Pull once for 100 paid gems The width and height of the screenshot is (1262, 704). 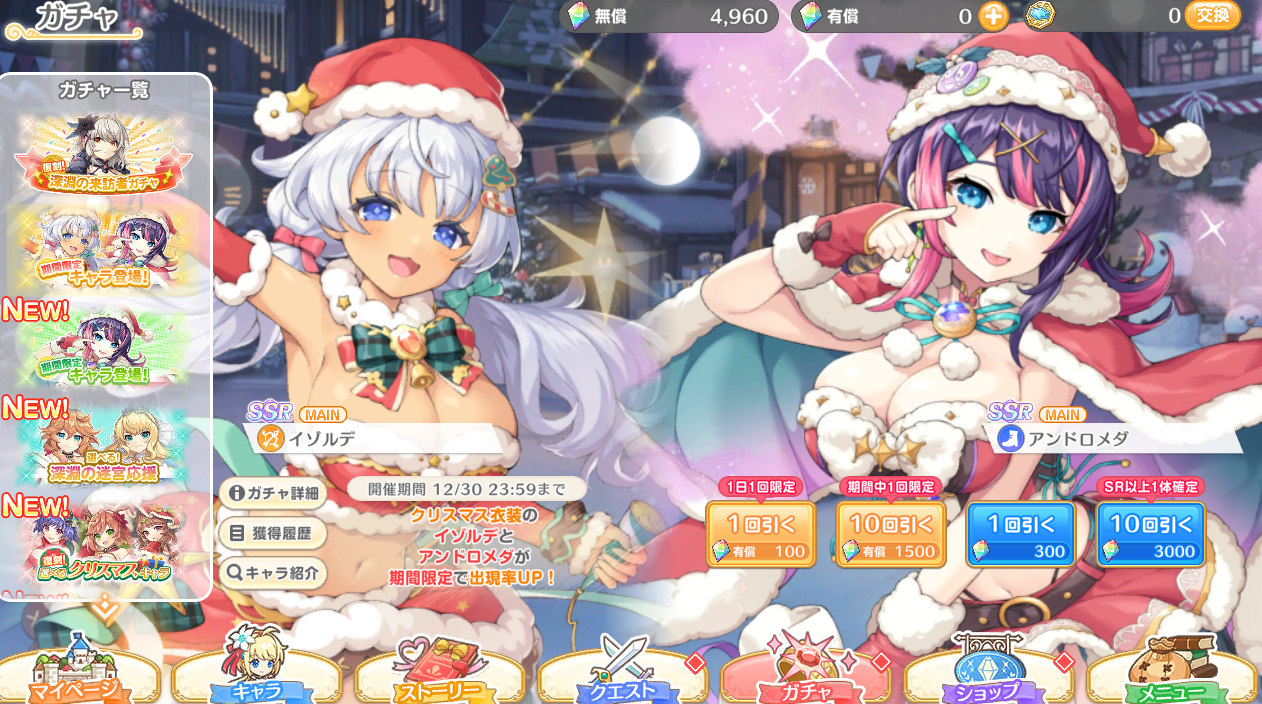tap(761, 534)
